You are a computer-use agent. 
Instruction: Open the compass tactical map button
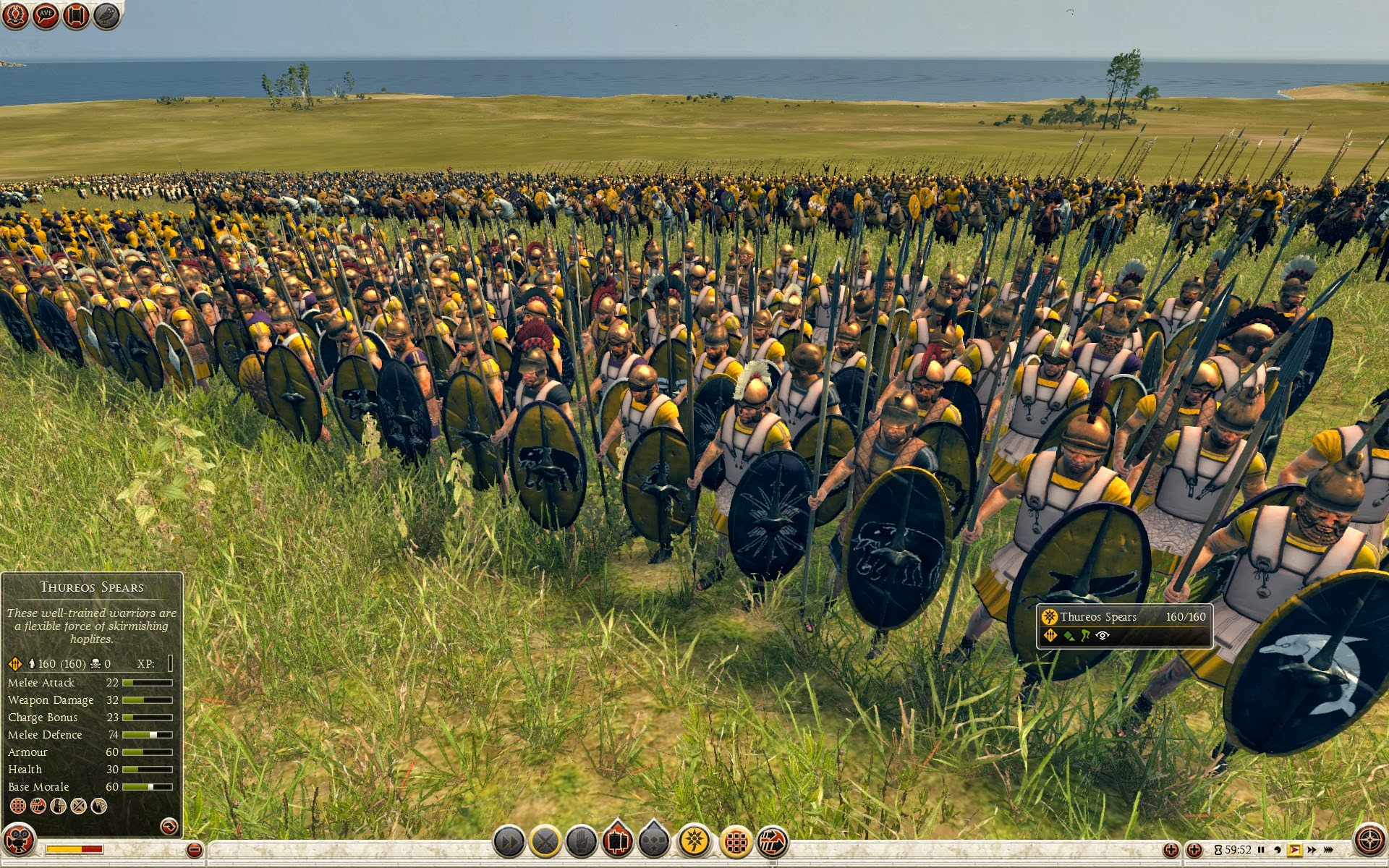click(x=1369, y=841)
